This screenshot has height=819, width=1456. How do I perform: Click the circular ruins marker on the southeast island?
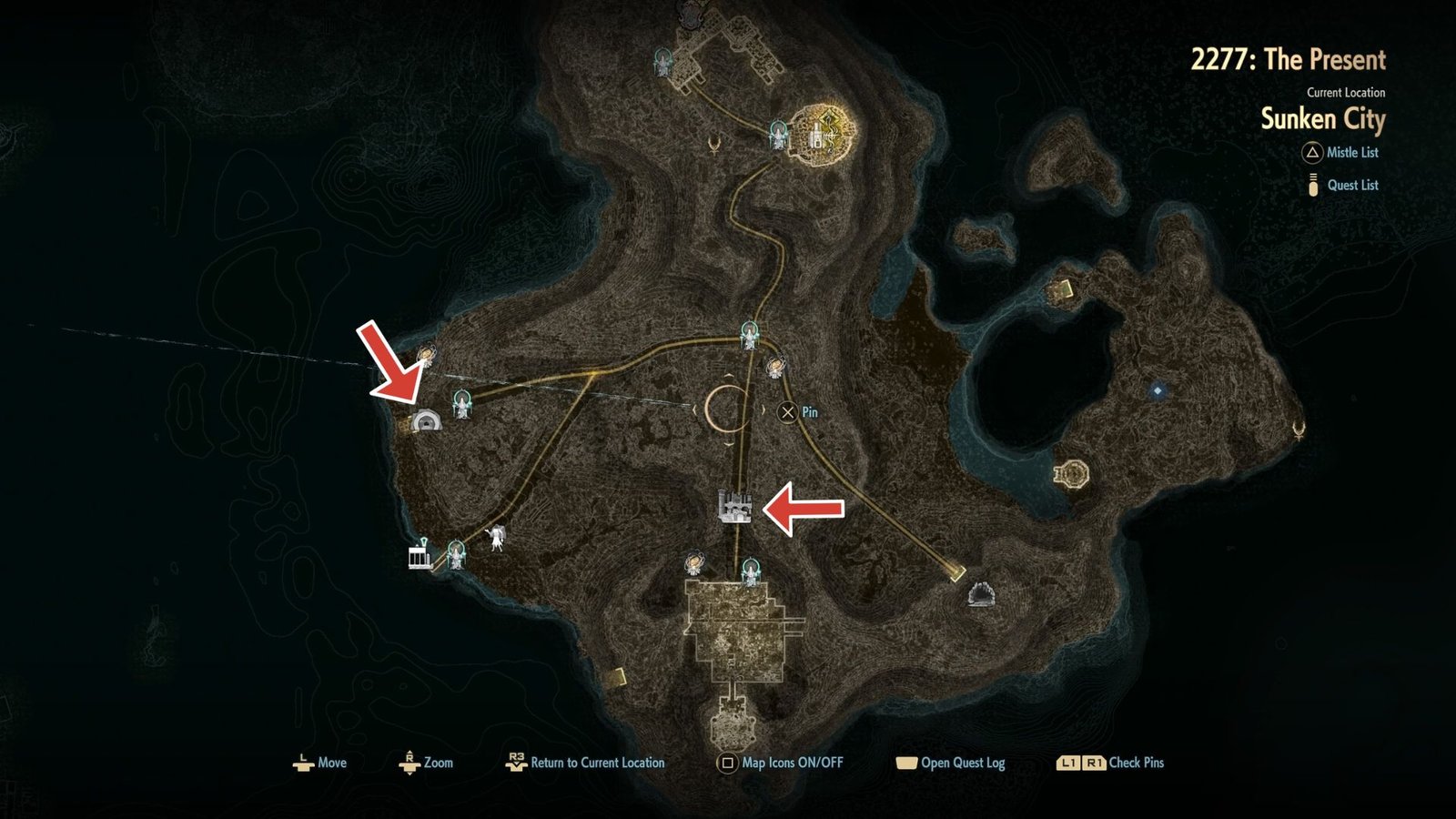click(1072, 471)
